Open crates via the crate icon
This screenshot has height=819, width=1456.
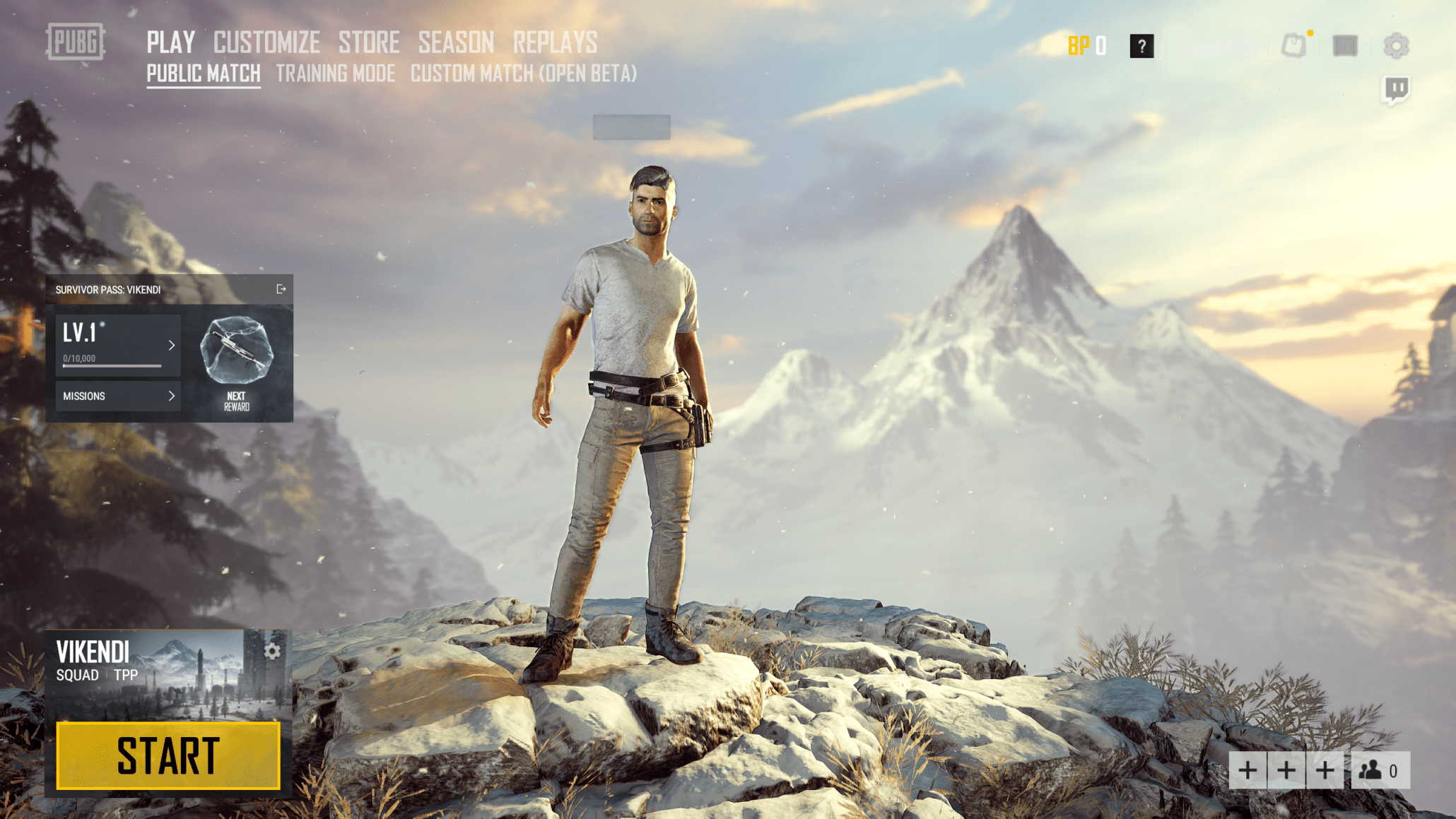point(1344,45)
